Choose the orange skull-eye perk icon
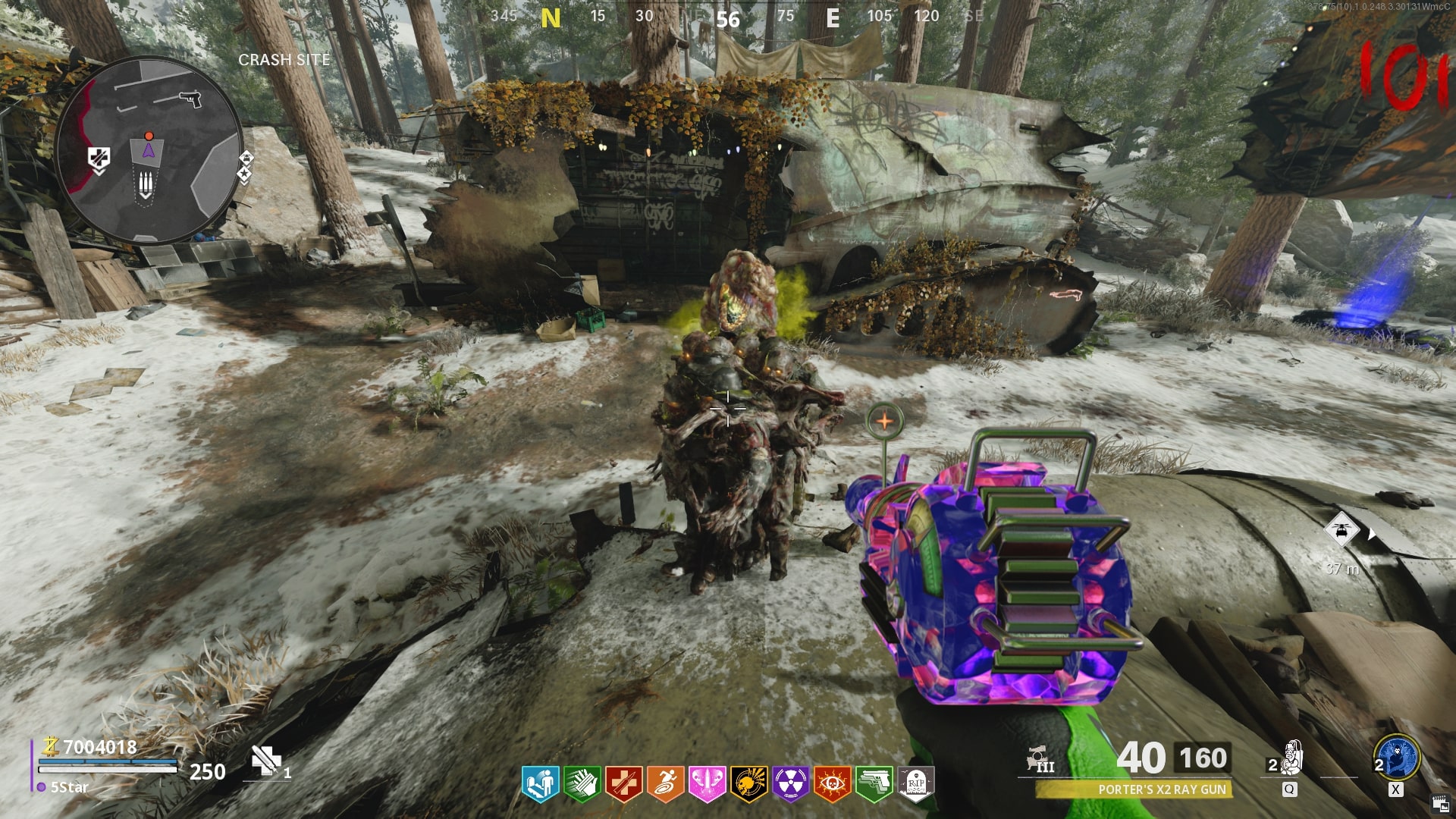This screenshot has width=1456, height=819. [x=832, y=783]
